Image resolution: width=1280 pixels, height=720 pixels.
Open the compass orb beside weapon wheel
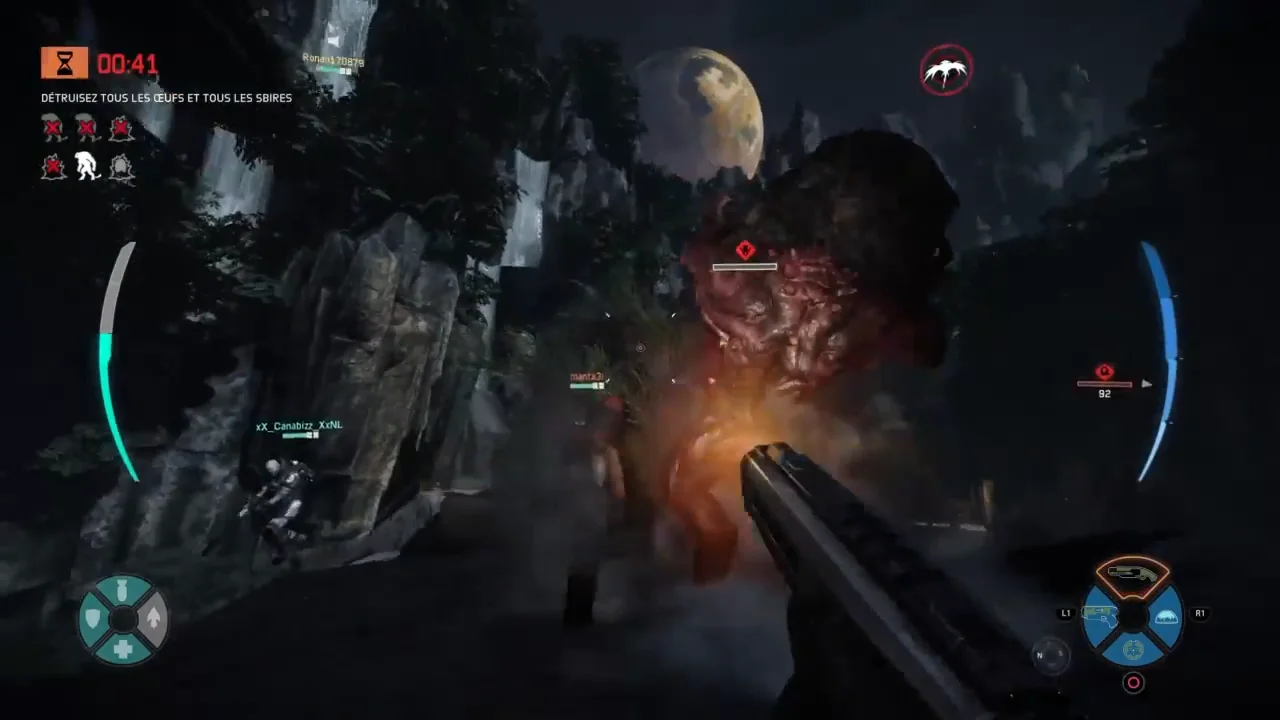coord(1051,655)
